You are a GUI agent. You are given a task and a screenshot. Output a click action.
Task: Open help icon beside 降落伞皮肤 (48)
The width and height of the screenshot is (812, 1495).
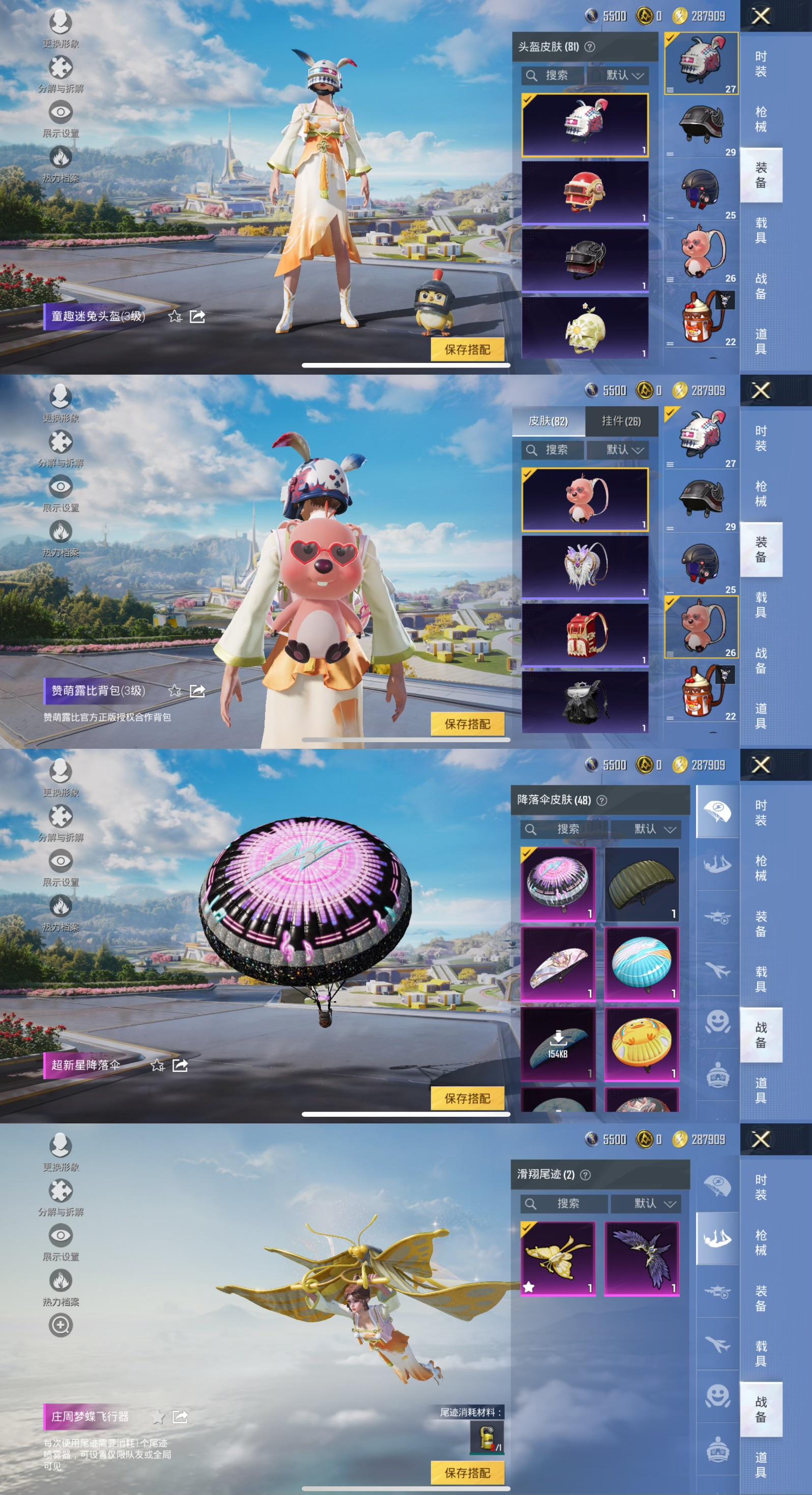tap(602, 800)
